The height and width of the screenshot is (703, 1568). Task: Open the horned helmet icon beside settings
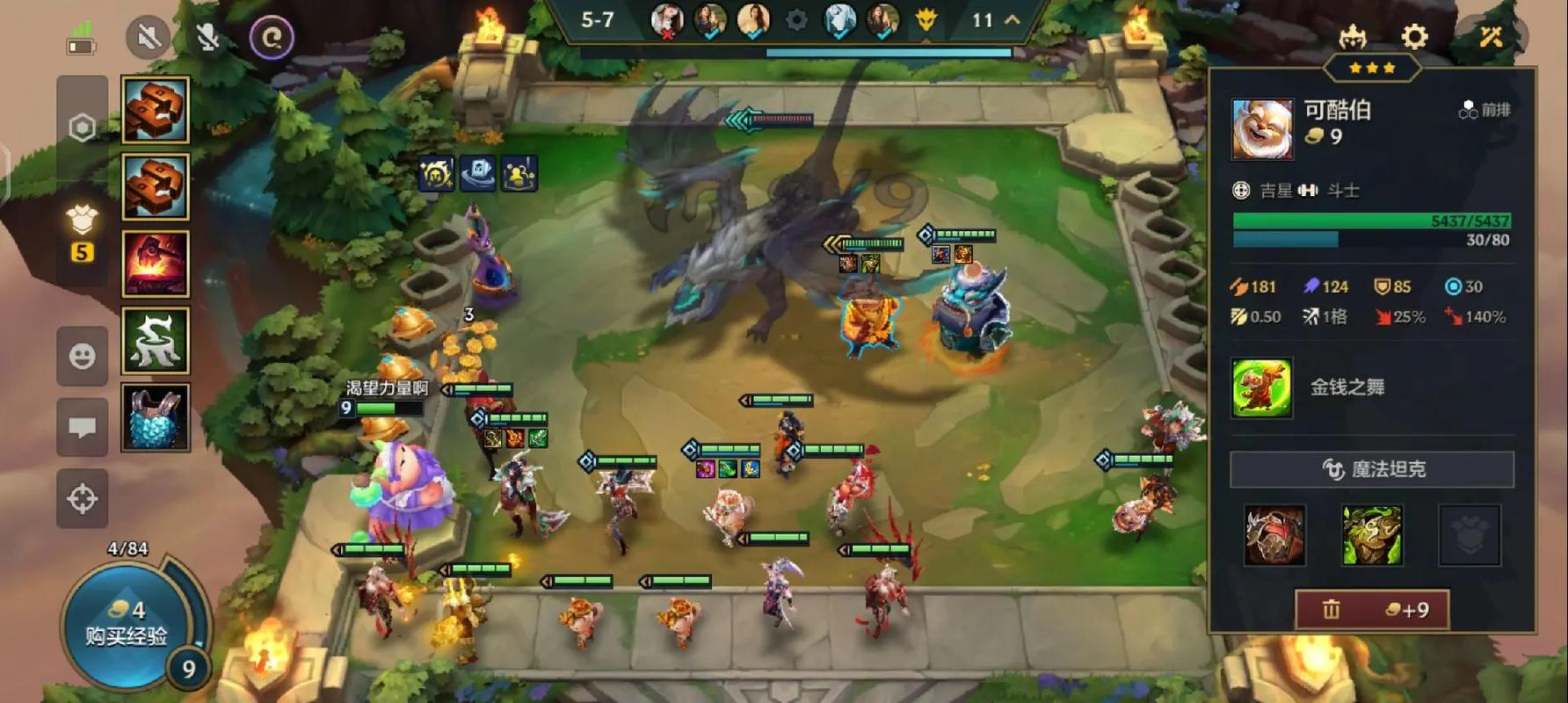[1352, 37]
